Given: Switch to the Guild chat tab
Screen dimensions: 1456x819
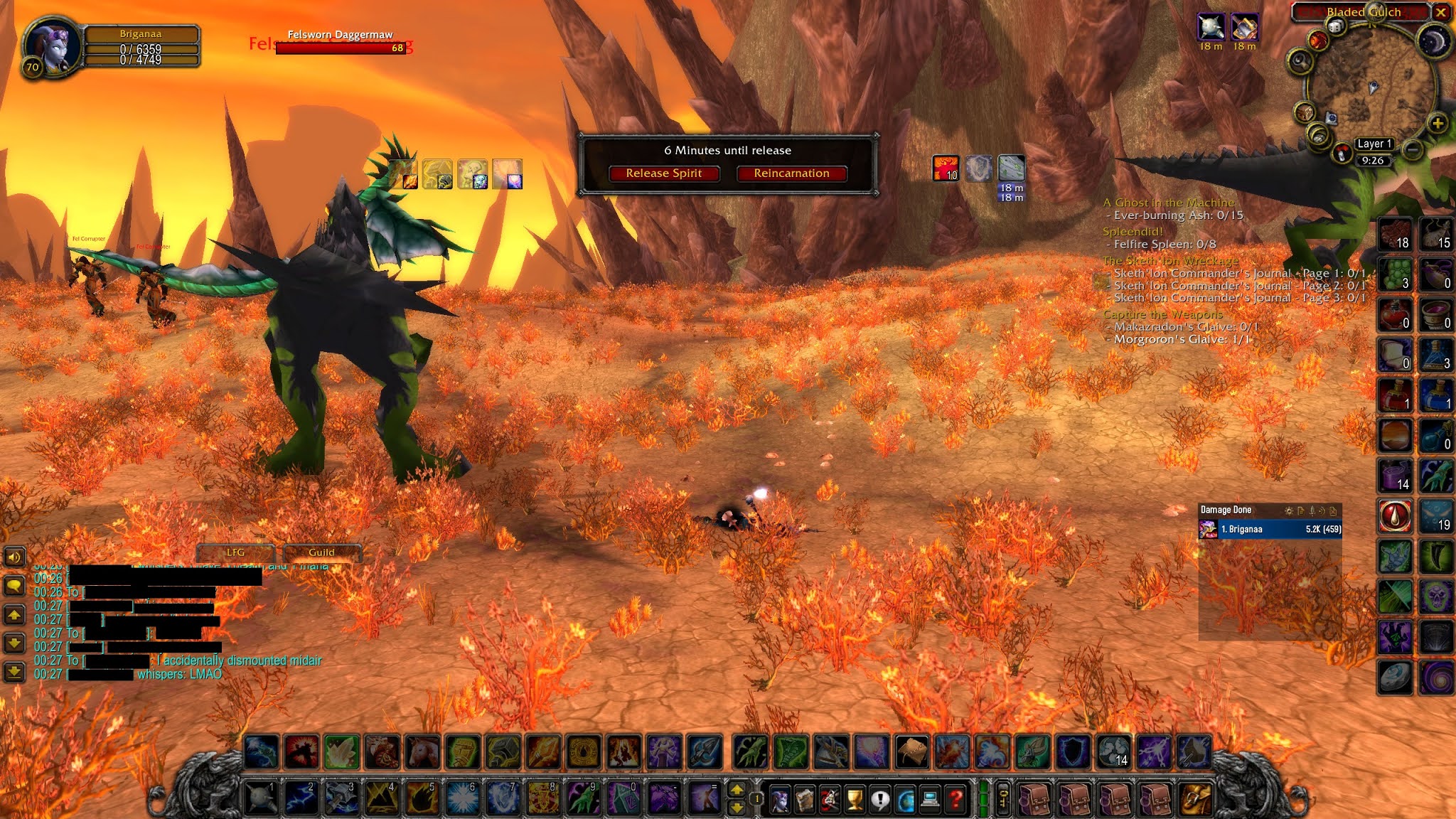Looking at the screenshot, I should [321, 552].
